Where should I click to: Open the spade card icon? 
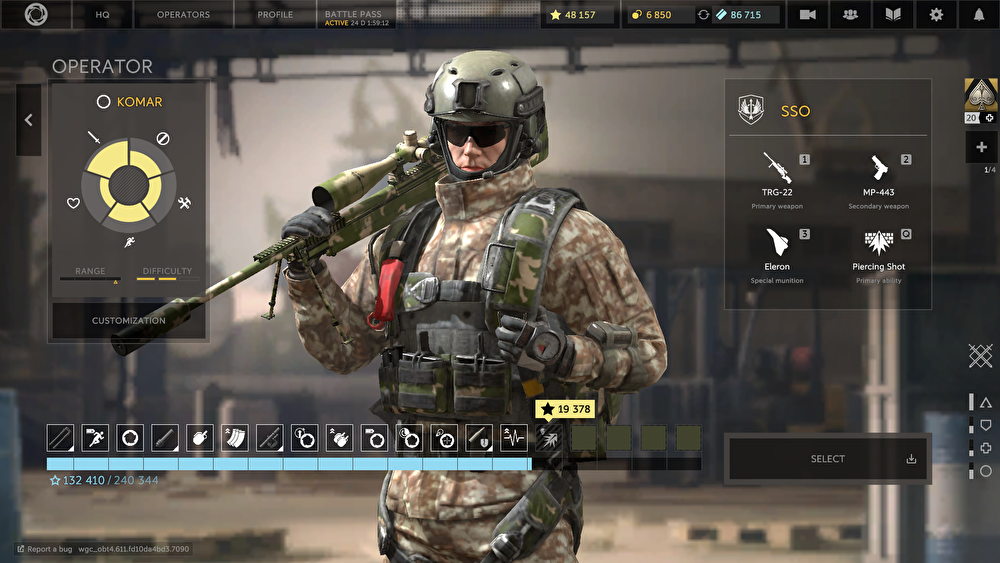coord(979,95)
